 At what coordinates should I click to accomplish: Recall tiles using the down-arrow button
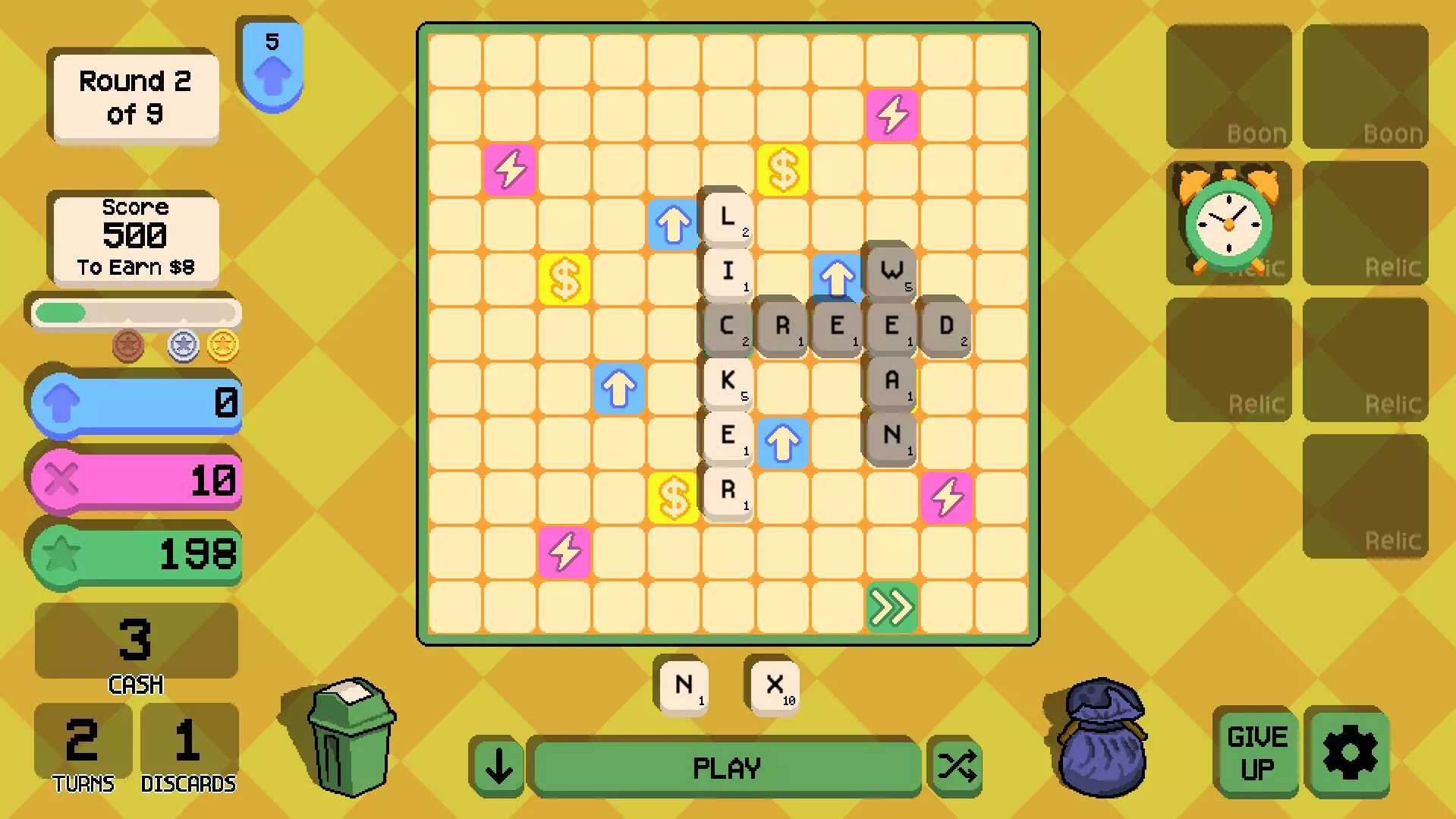click(x=497, y=767)
